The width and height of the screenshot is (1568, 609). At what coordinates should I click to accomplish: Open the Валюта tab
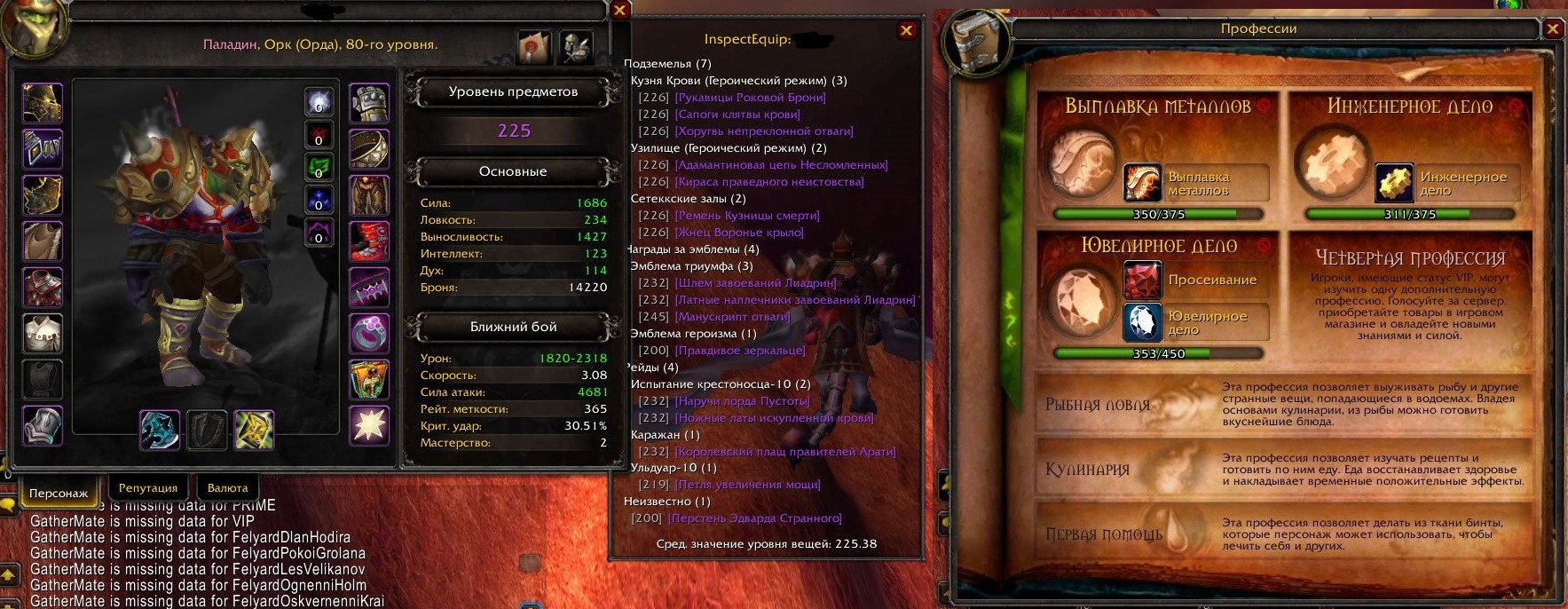227,488
